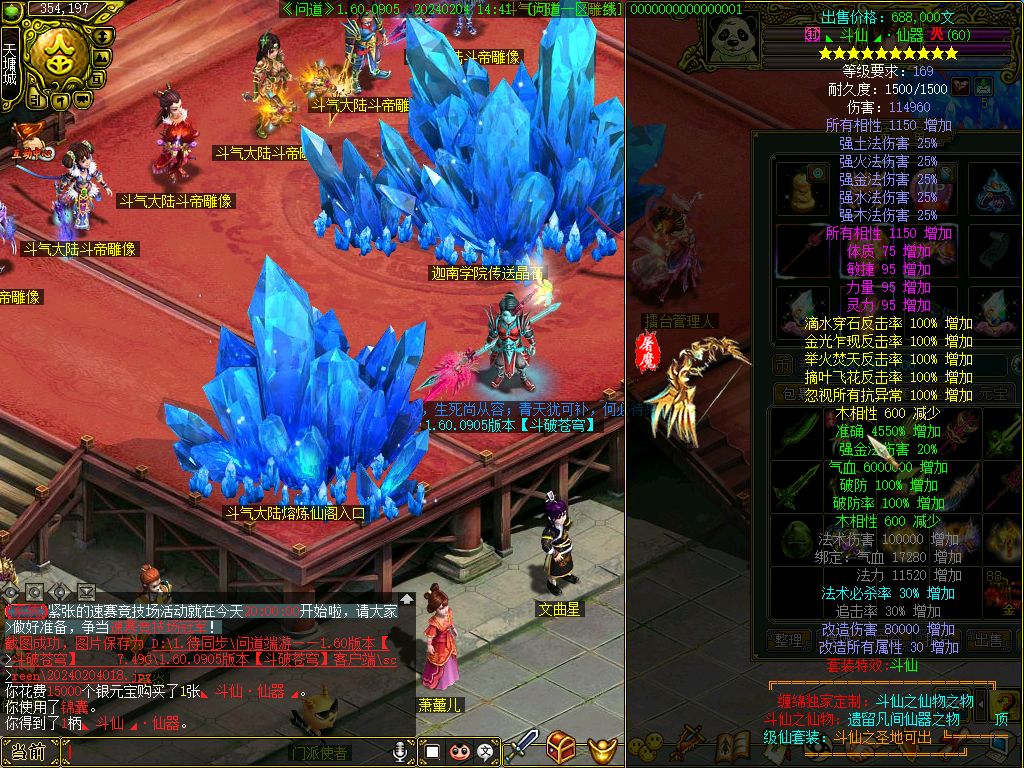Image resolution: width=1024 pixels, height=768 pixels.
Task: Open the blue sword icon on the bottom bar
Action: 521,748
